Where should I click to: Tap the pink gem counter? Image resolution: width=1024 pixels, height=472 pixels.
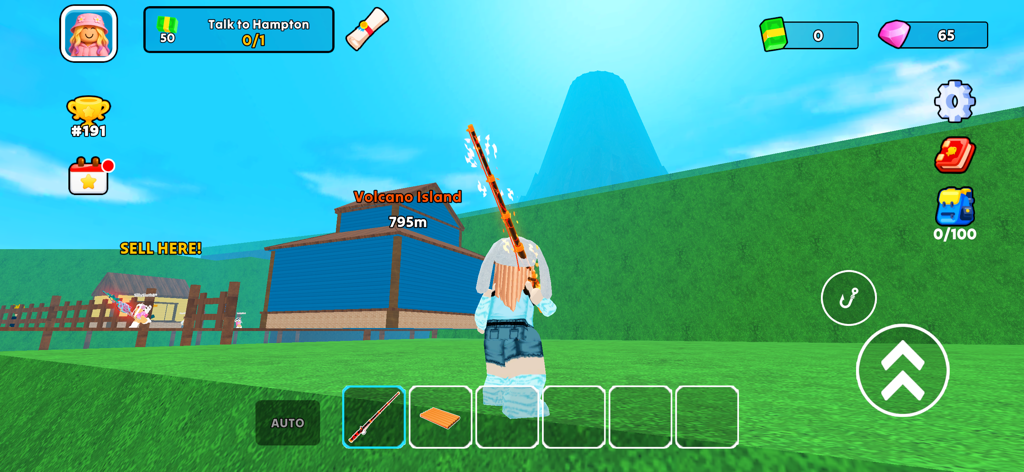(933, 35)
